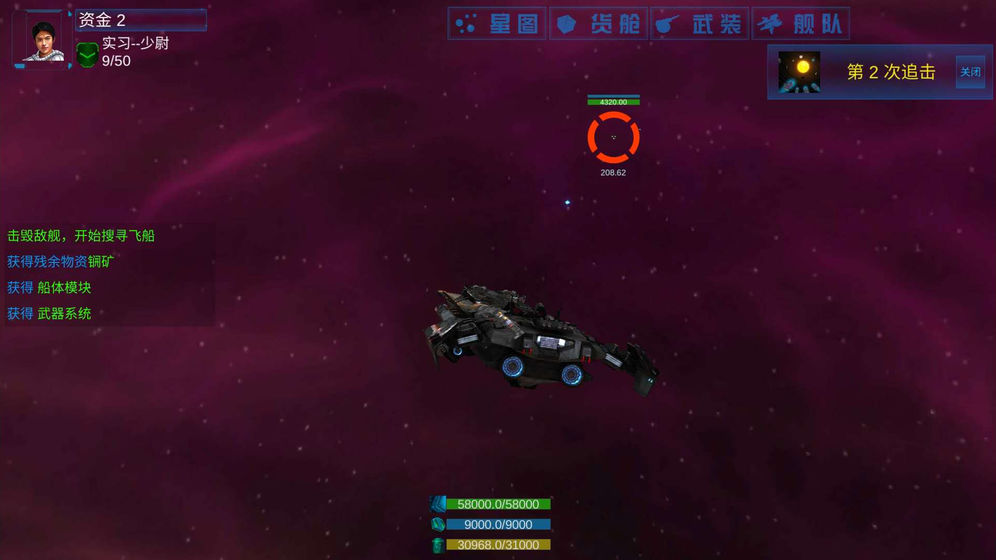Screen dimensions: 996x560
Task: Click the pilot portrait avatar
Action: (42, 38)
